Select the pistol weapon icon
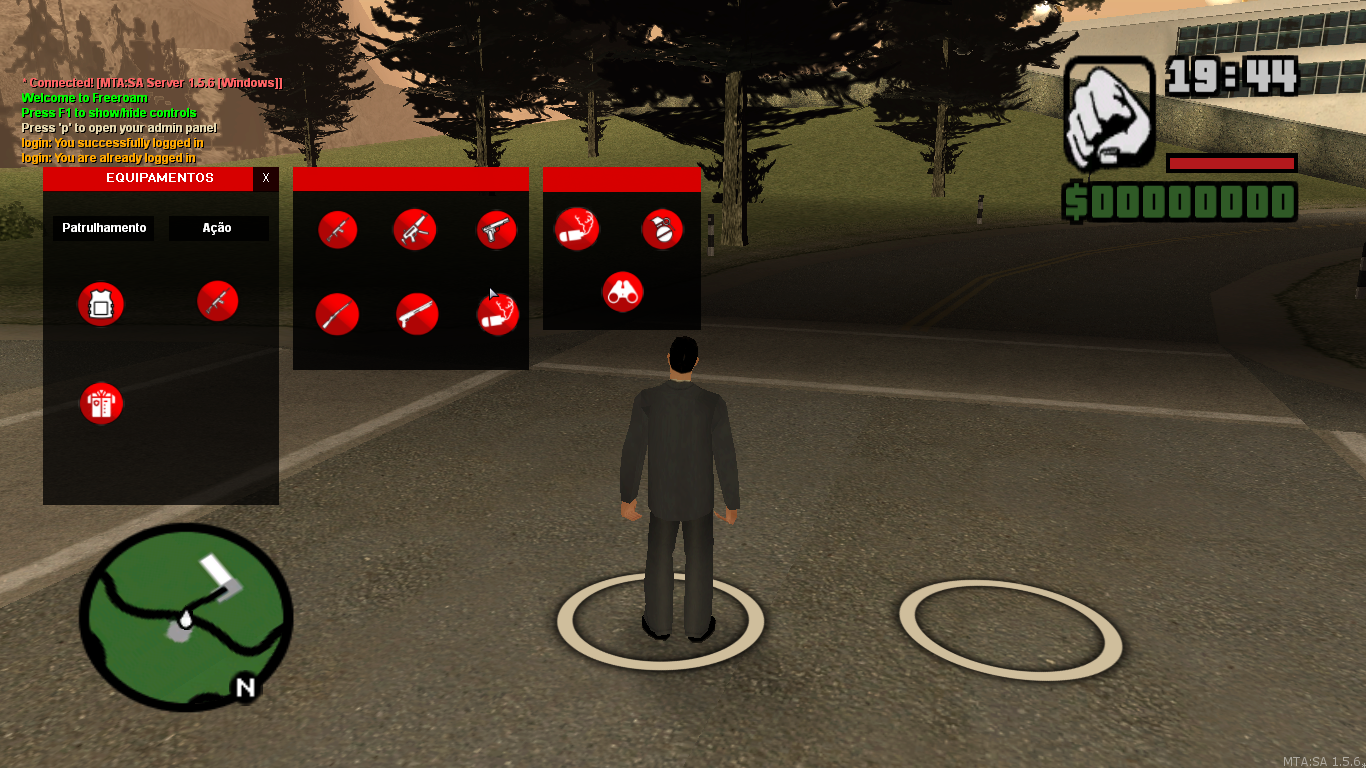This screenshot has width=1366, height=768. [496, 229]
